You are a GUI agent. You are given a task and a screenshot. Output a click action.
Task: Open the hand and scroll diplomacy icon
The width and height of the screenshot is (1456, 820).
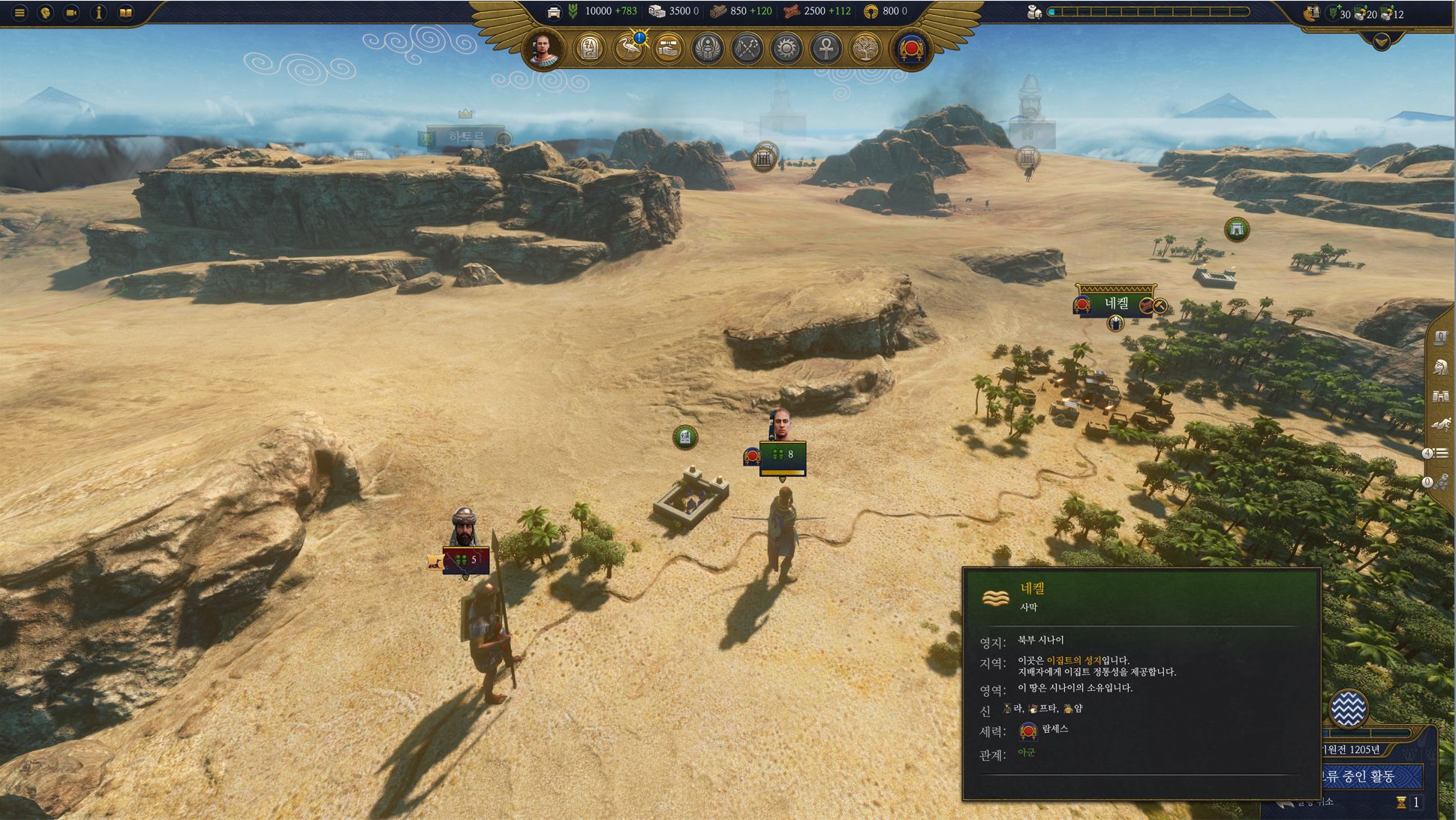pos(668,50)
